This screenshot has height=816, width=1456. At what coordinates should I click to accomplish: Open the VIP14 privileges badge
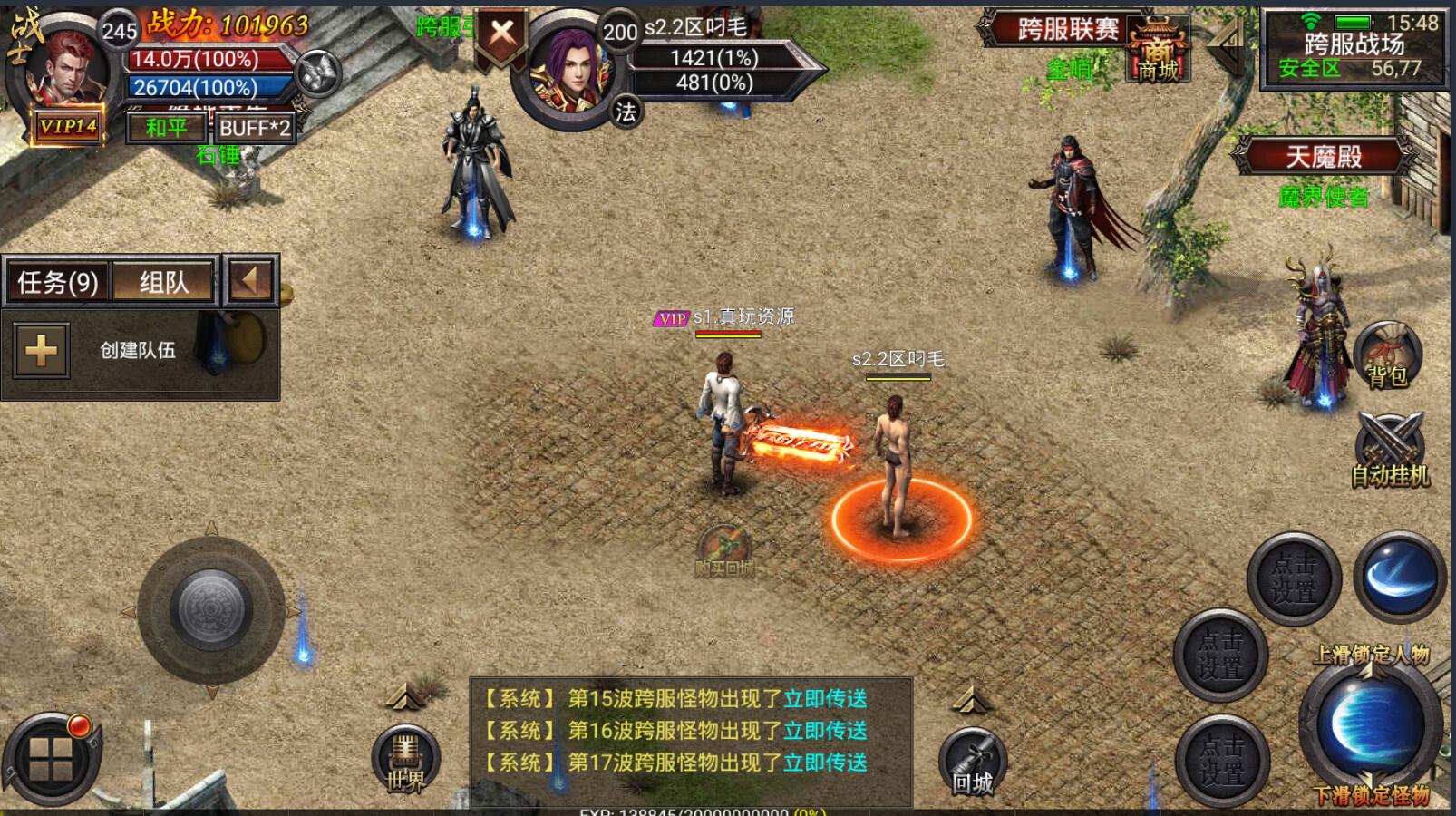[x=67, y=127]
